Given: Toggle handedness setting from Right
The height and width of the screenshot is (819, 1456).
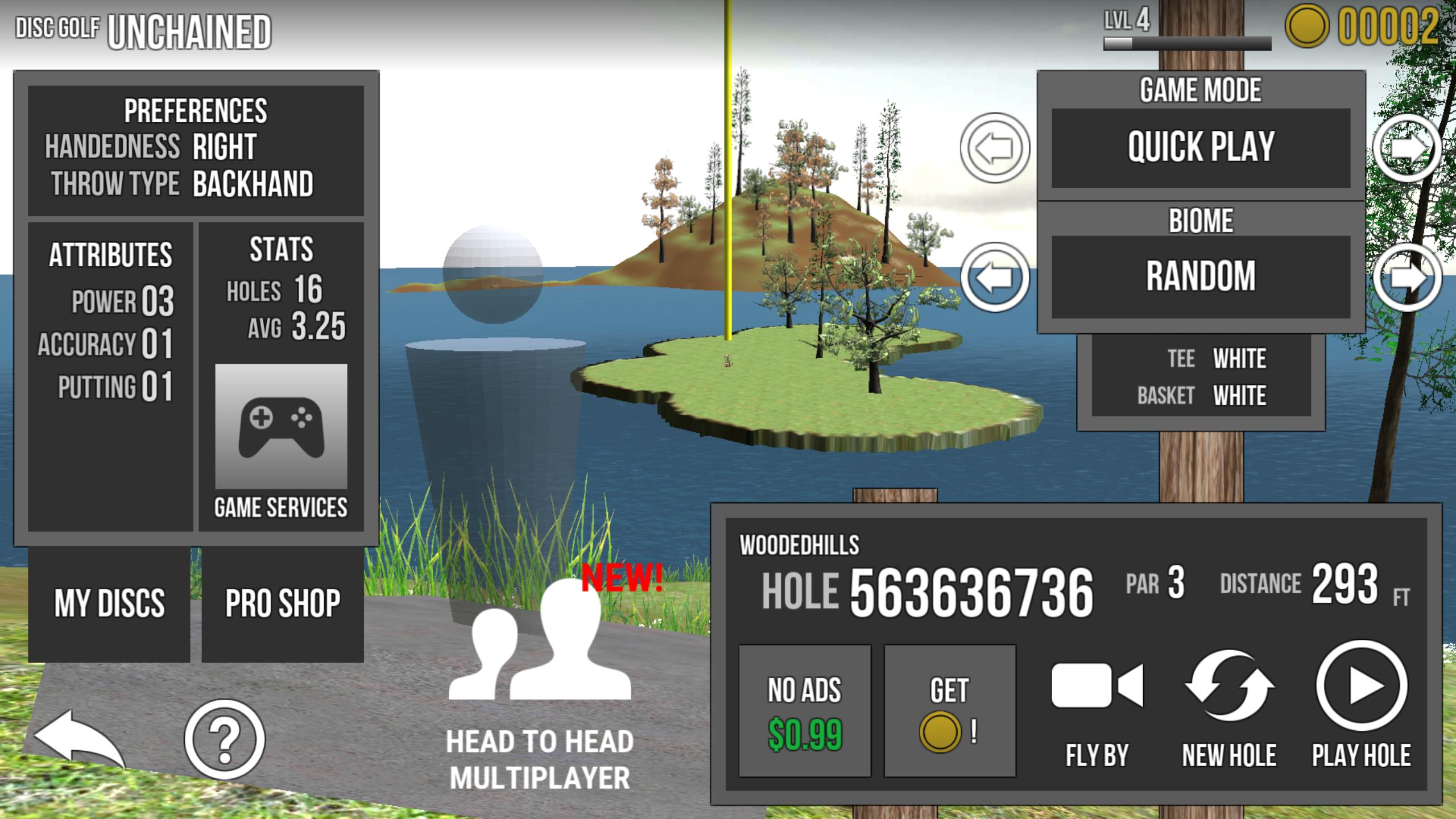Looking at the screenshot, I should pos(224,147).
